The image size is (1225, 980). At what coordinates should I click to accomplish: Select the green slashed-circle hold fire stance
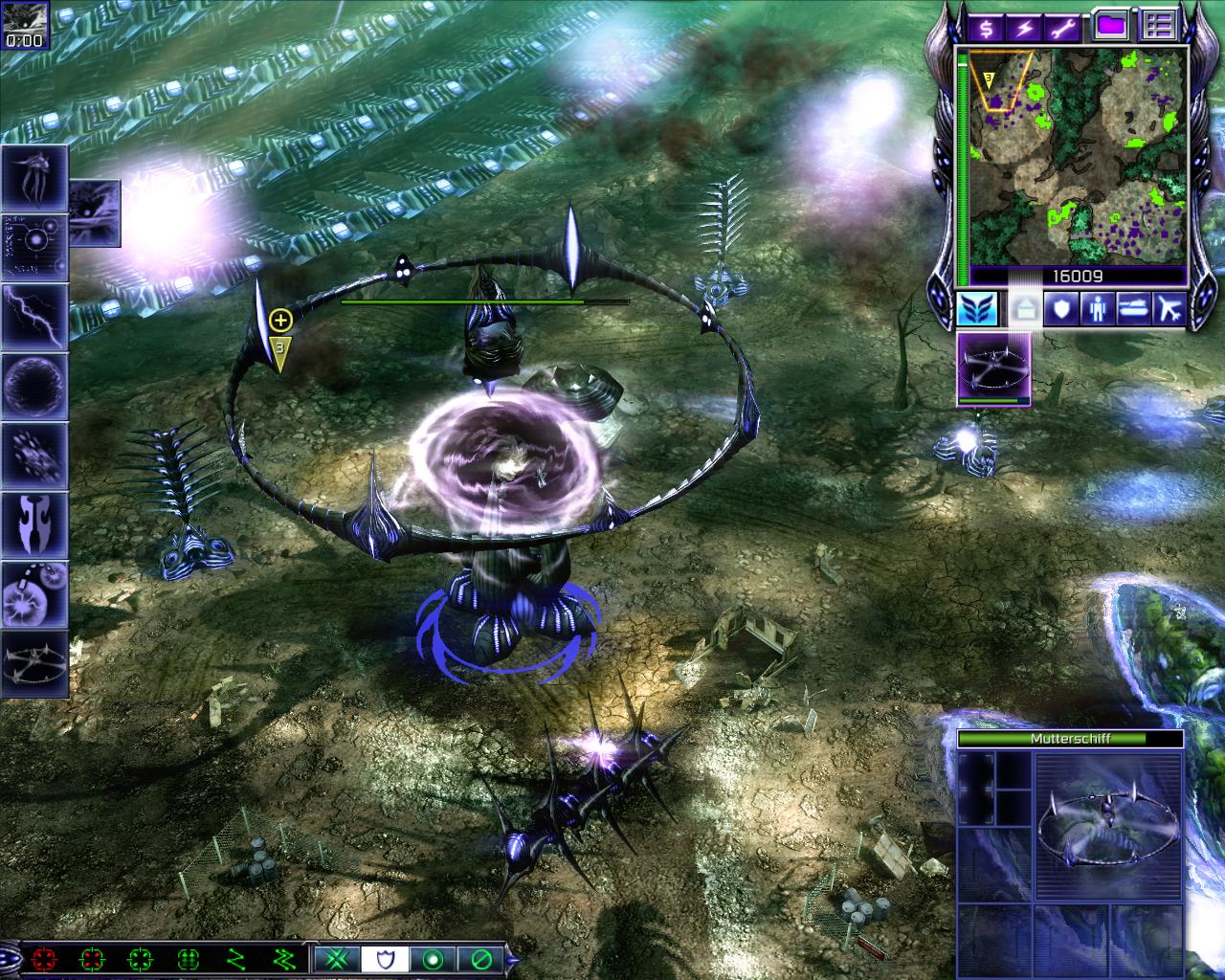tap(481, 958)
